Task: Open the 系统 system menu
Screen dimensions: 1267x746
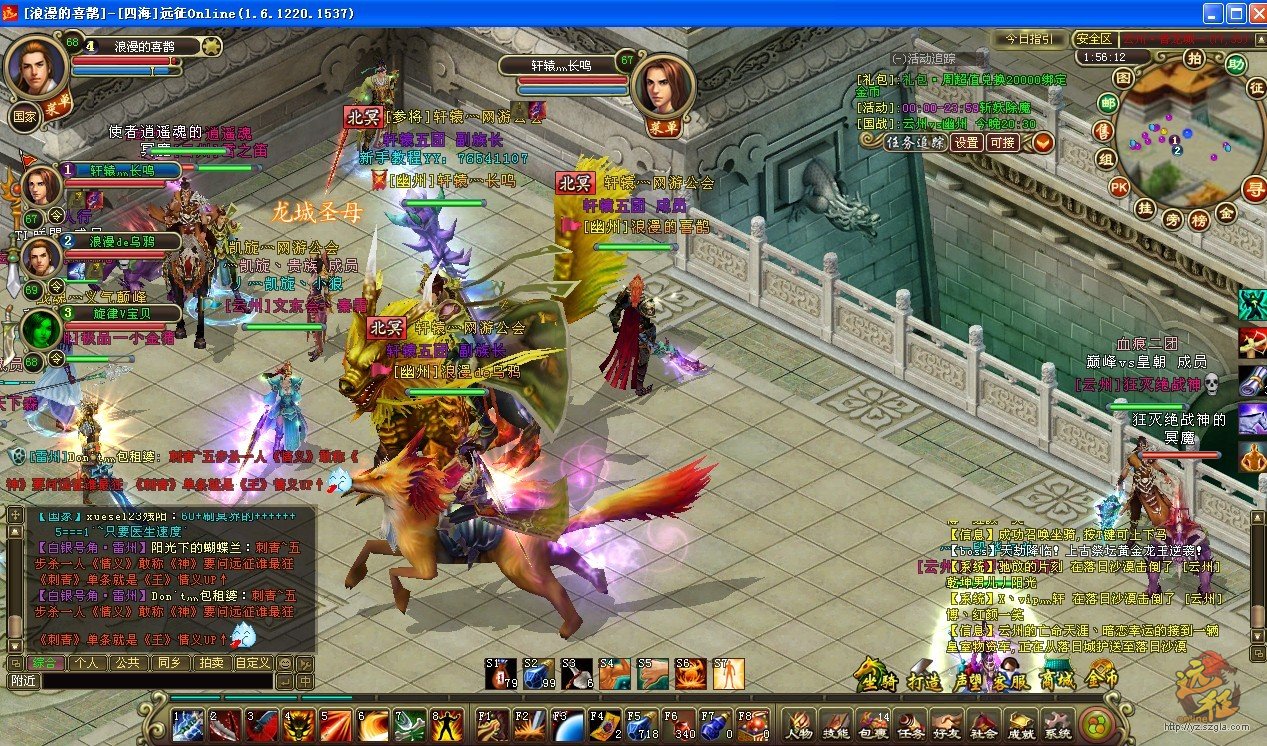Action: (x=1056, y=723)
